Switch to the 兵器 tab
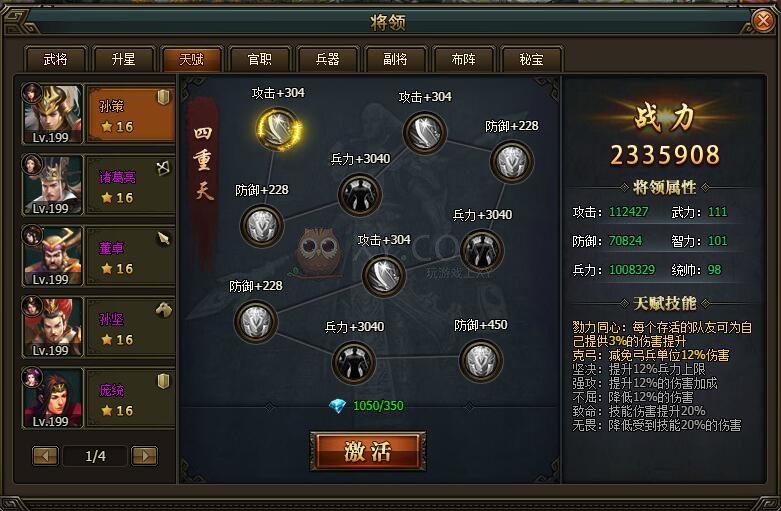This screenshot has width=781, height=511. coord(327,59)
